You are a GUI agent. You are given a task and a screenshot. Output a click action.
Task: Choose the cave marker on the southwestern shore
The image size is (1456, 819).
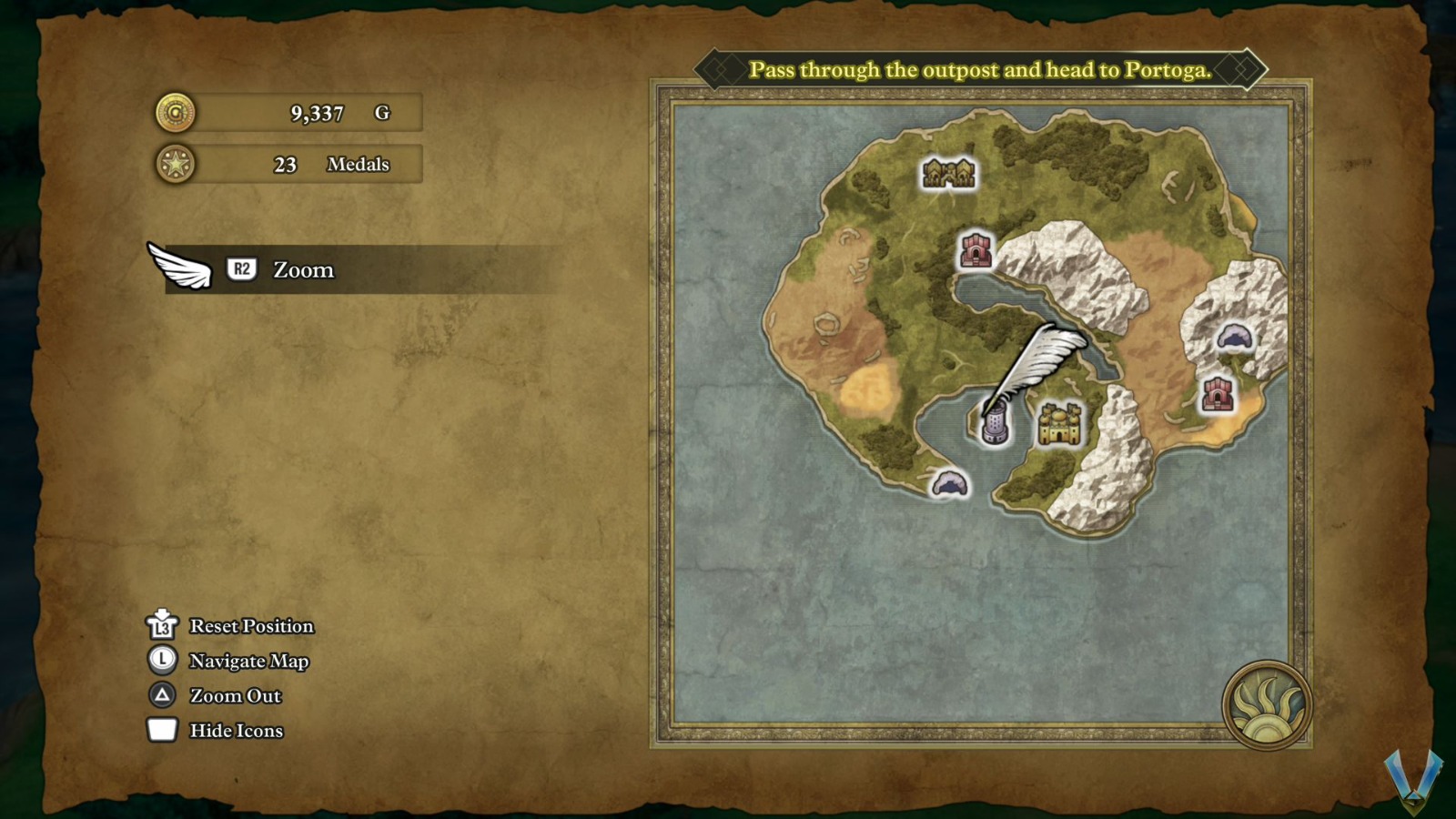(x=949, y=483)
